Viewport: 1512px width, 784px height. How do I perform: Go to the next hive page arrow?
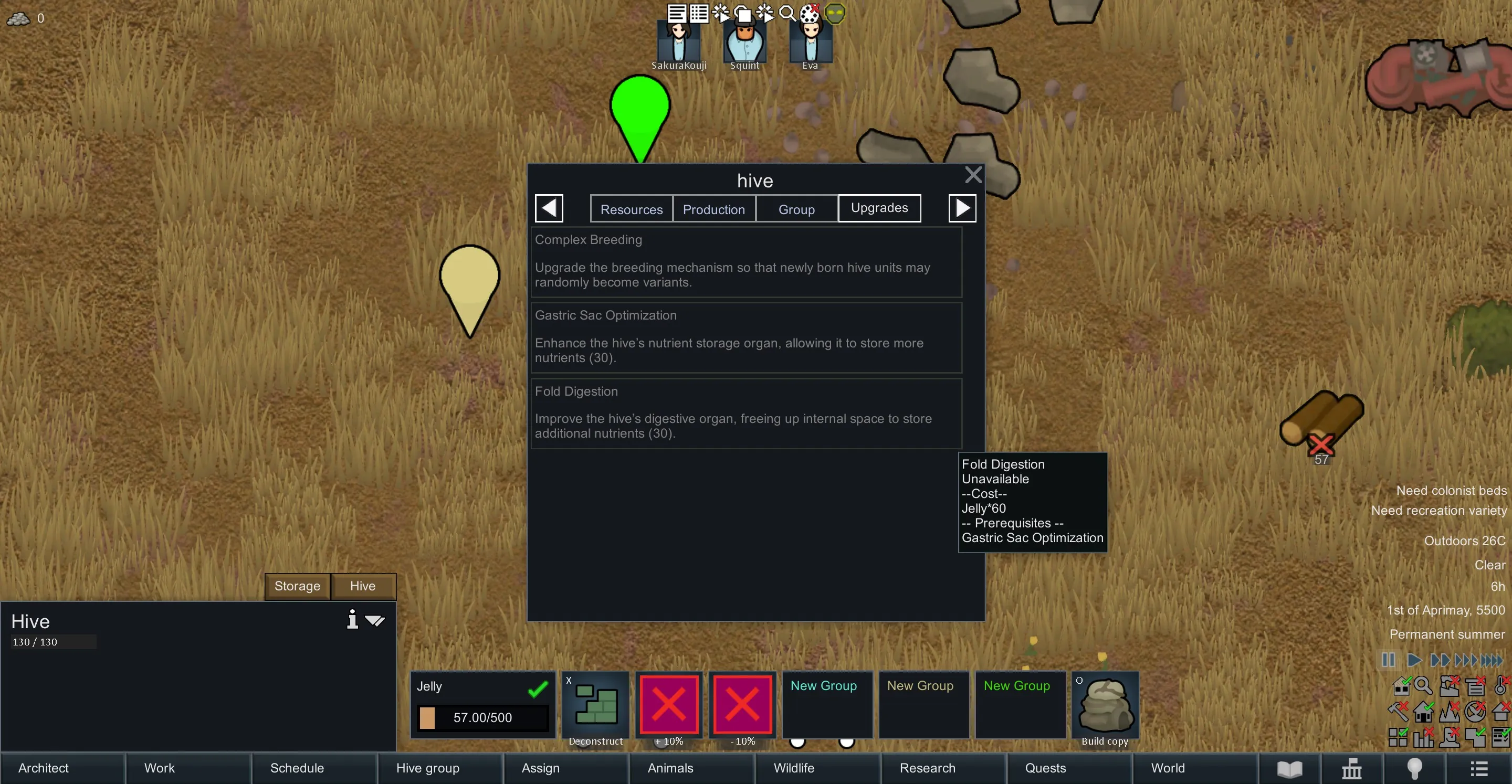coord(962,208)
